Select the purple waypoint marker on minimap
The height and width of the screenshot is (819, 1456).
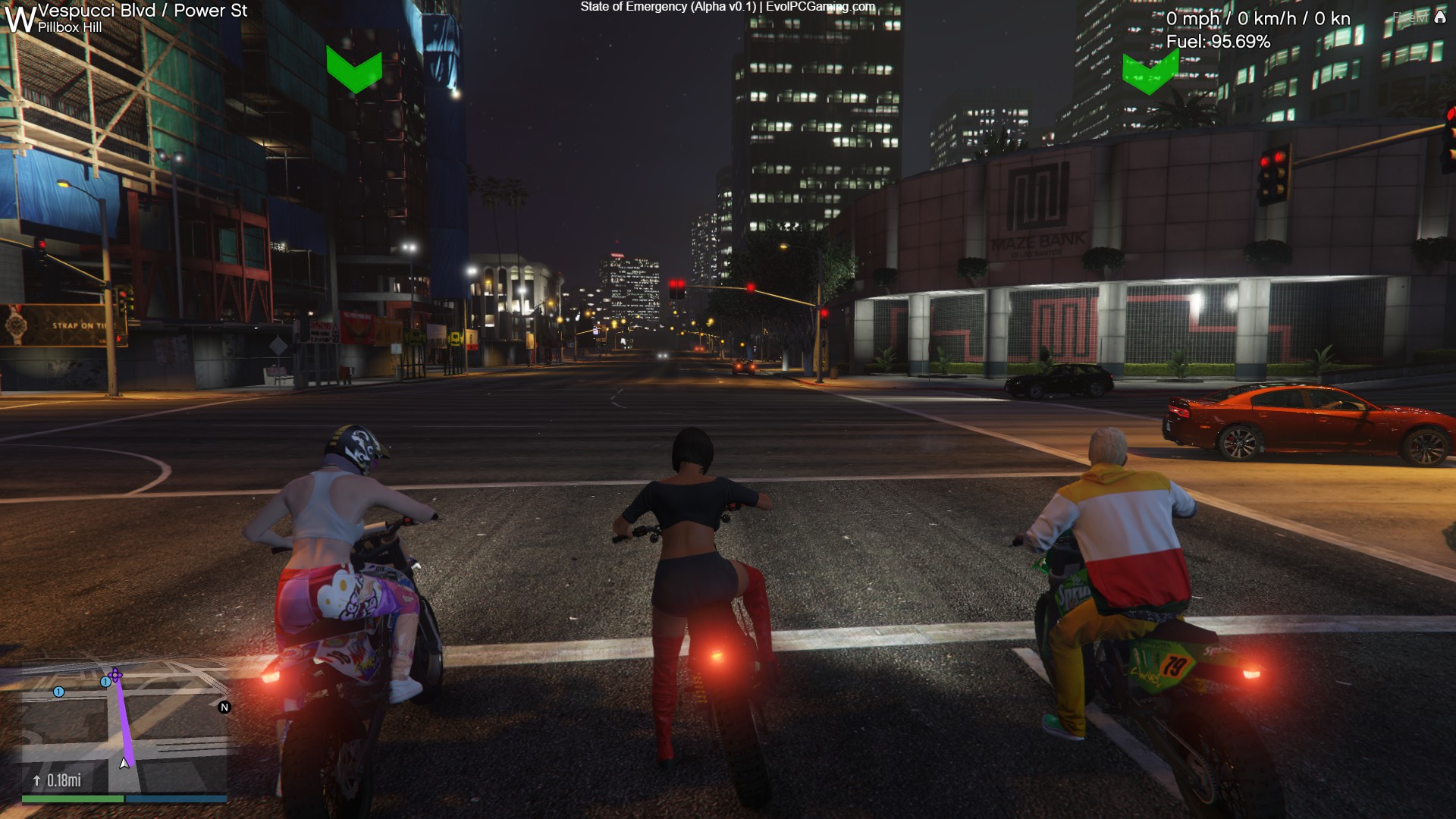[115, 674]
